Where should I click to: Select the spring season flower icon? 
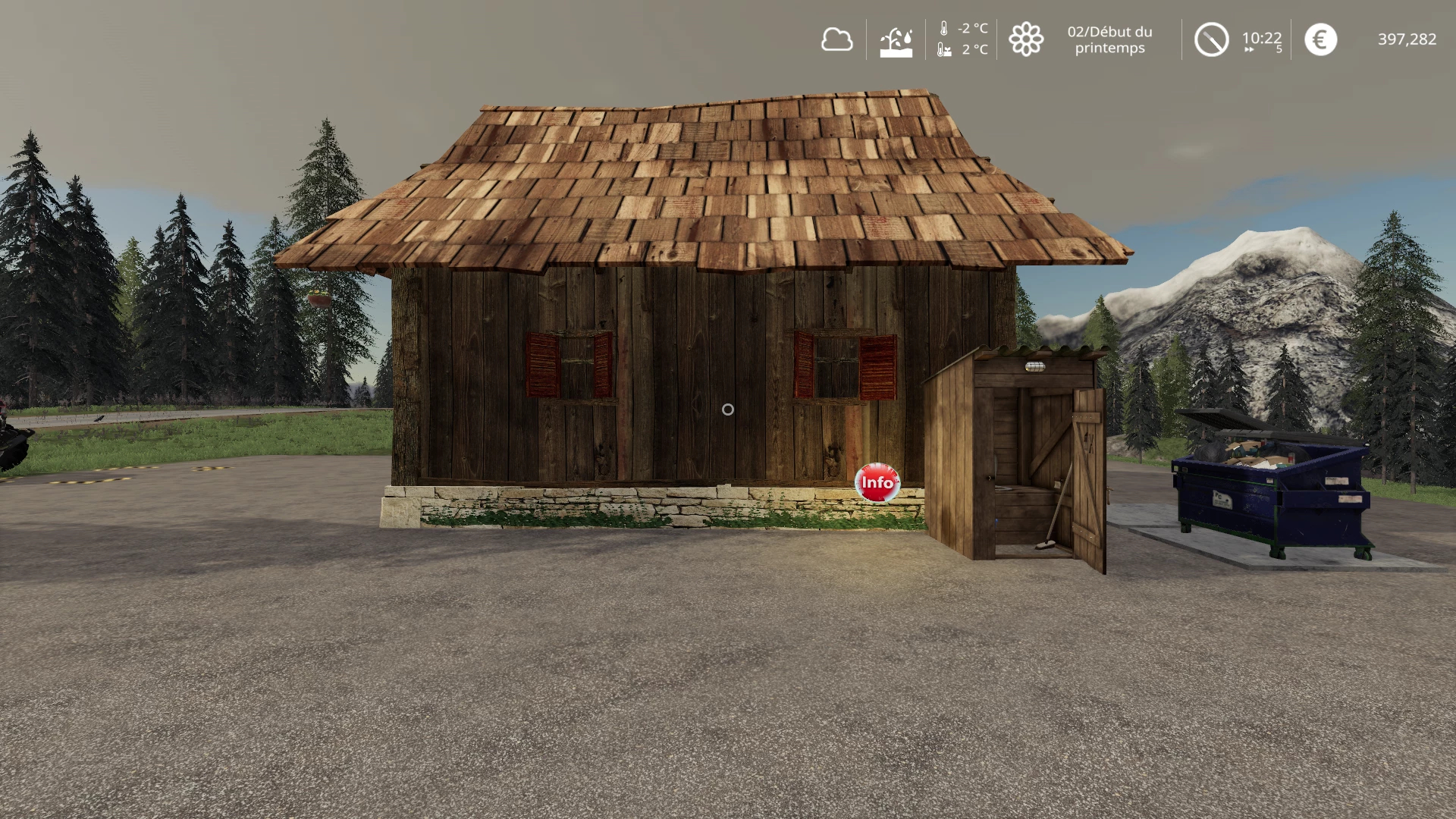pos(1026,39)
